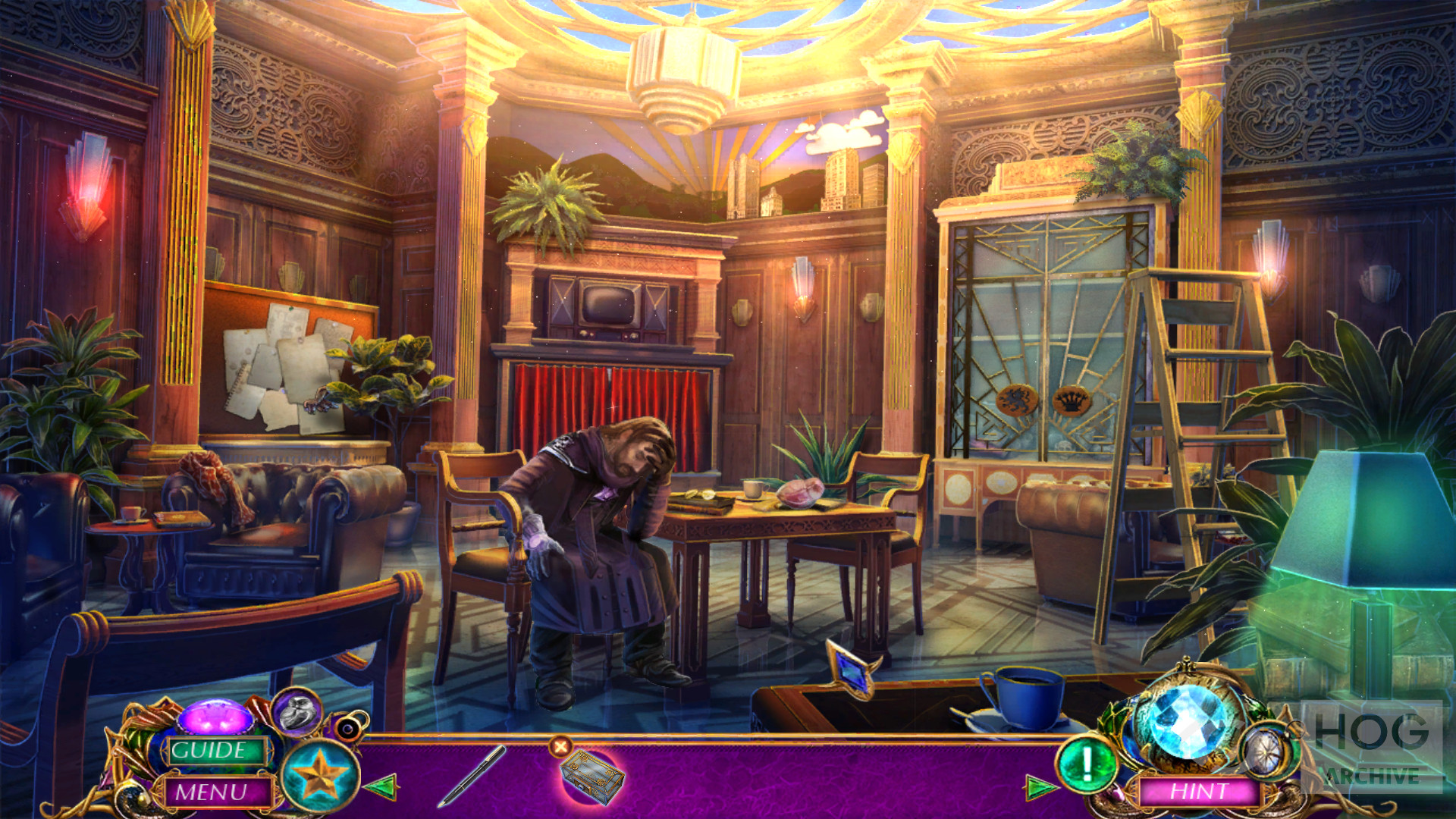This screenshot has width=1456, height=819.
Task: Close the orange X above the silver box
Action: 560,747
